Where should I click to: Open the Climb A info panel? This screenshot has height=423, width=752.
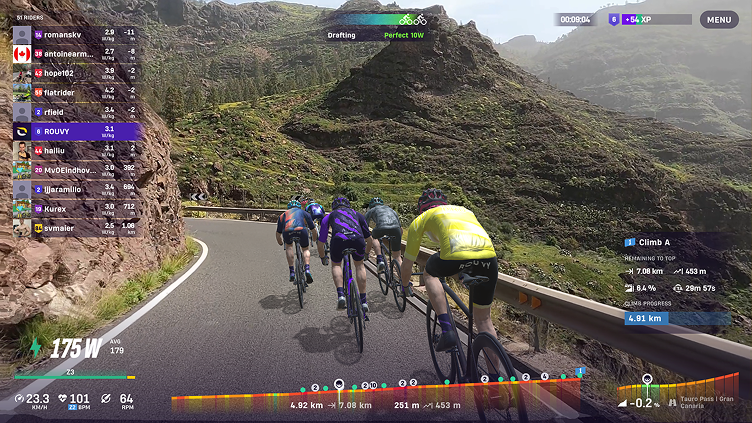677,242
